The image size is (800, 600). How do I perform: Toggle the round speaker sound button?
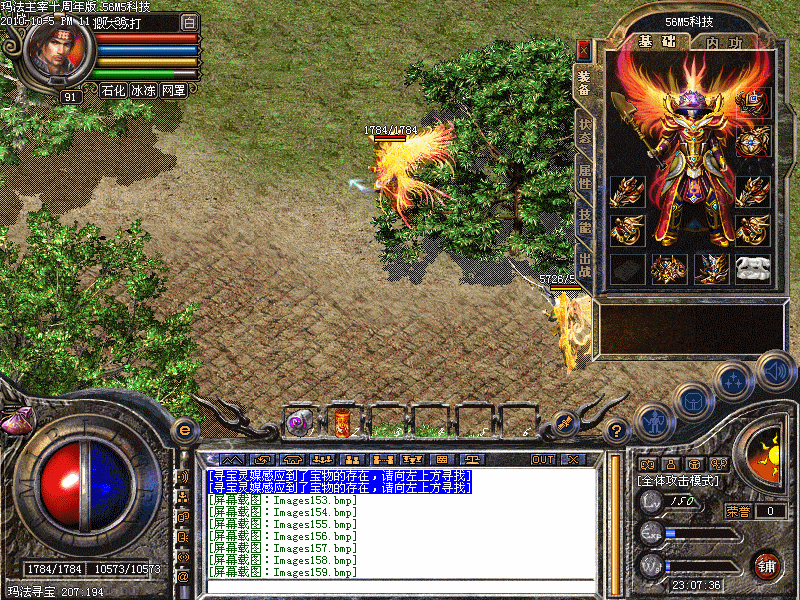coord(775,370)
